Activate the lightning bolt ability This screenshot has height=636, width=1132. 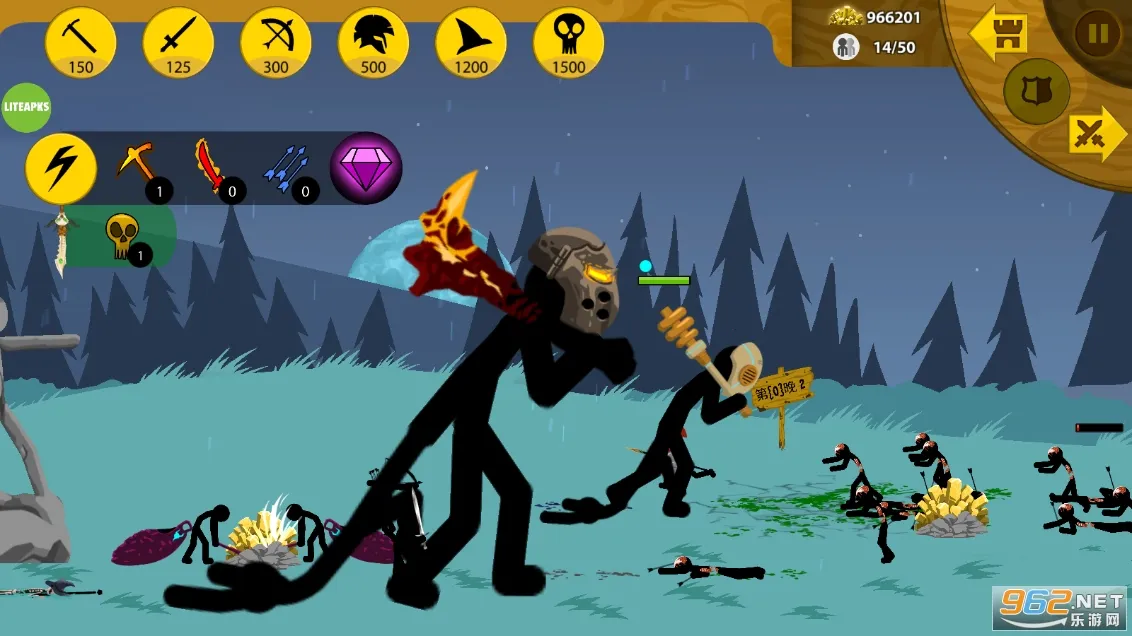click(61, 168)
